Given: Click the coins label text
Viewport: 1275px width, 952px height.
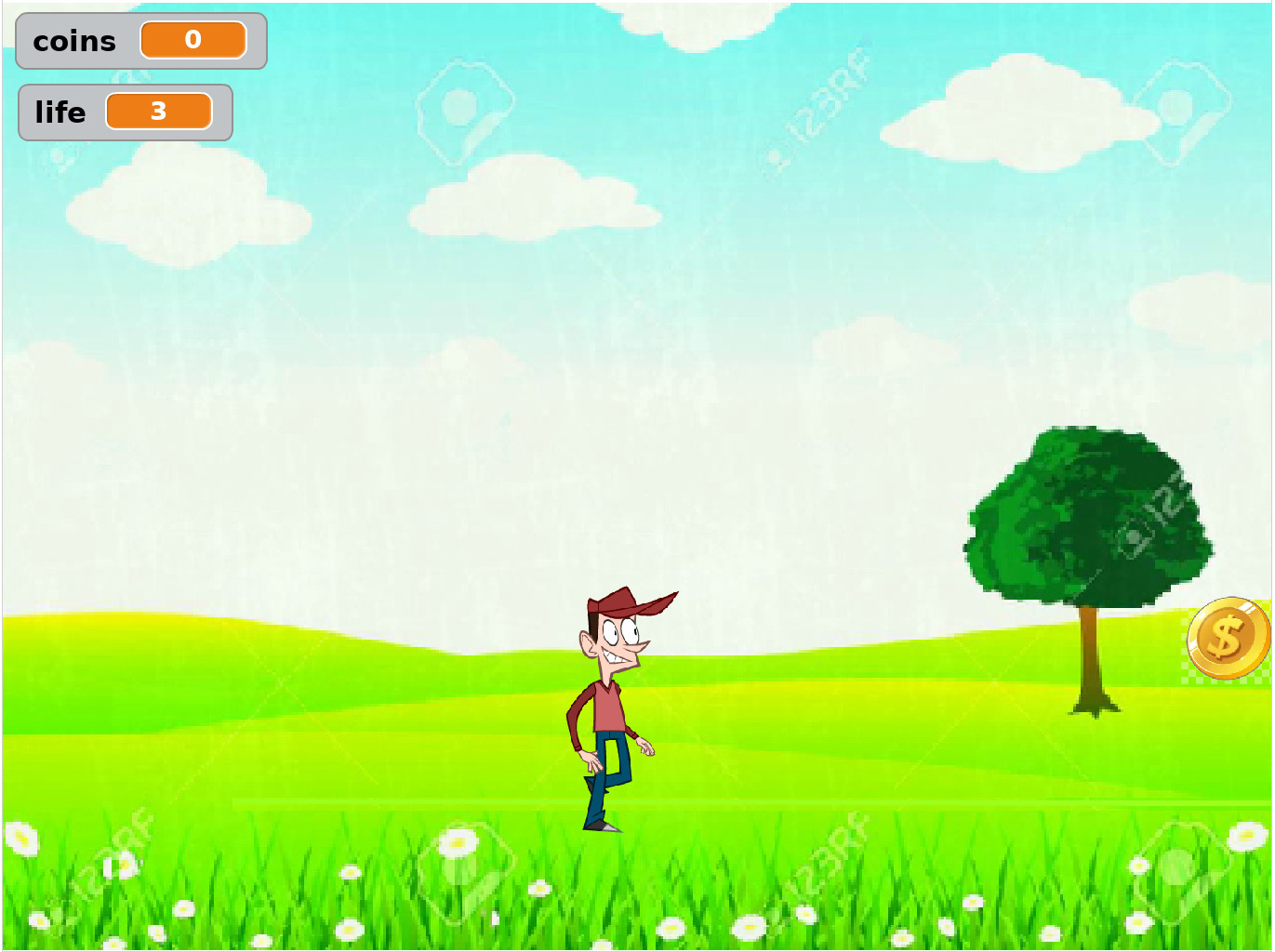Looking at the screenshot, I should click(74, 41).
